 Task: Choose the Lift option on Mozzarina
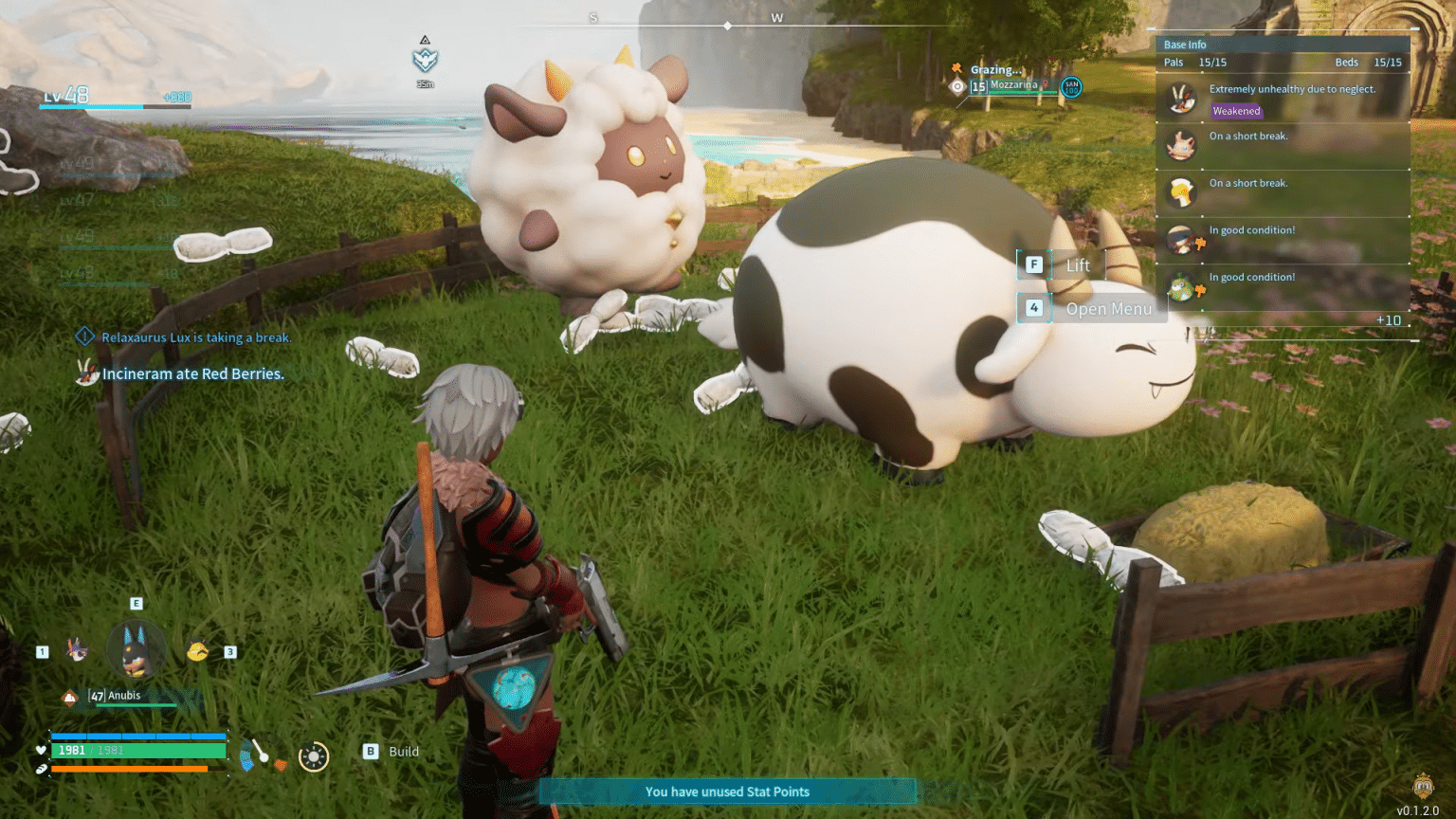click(x=1063, y=265)
